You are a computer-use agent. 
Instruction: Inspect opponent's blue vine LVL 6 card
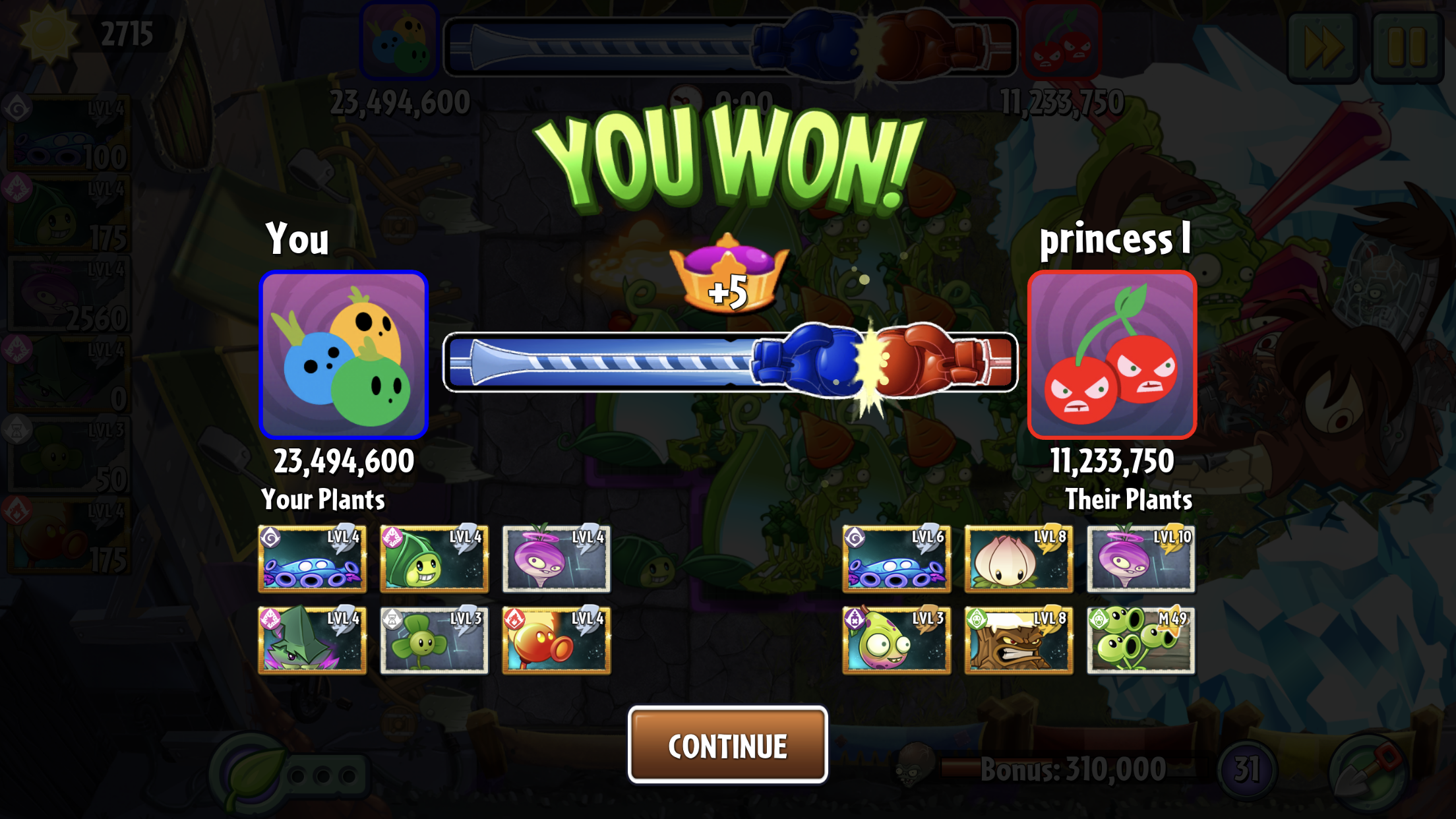(x=896, y=559)
